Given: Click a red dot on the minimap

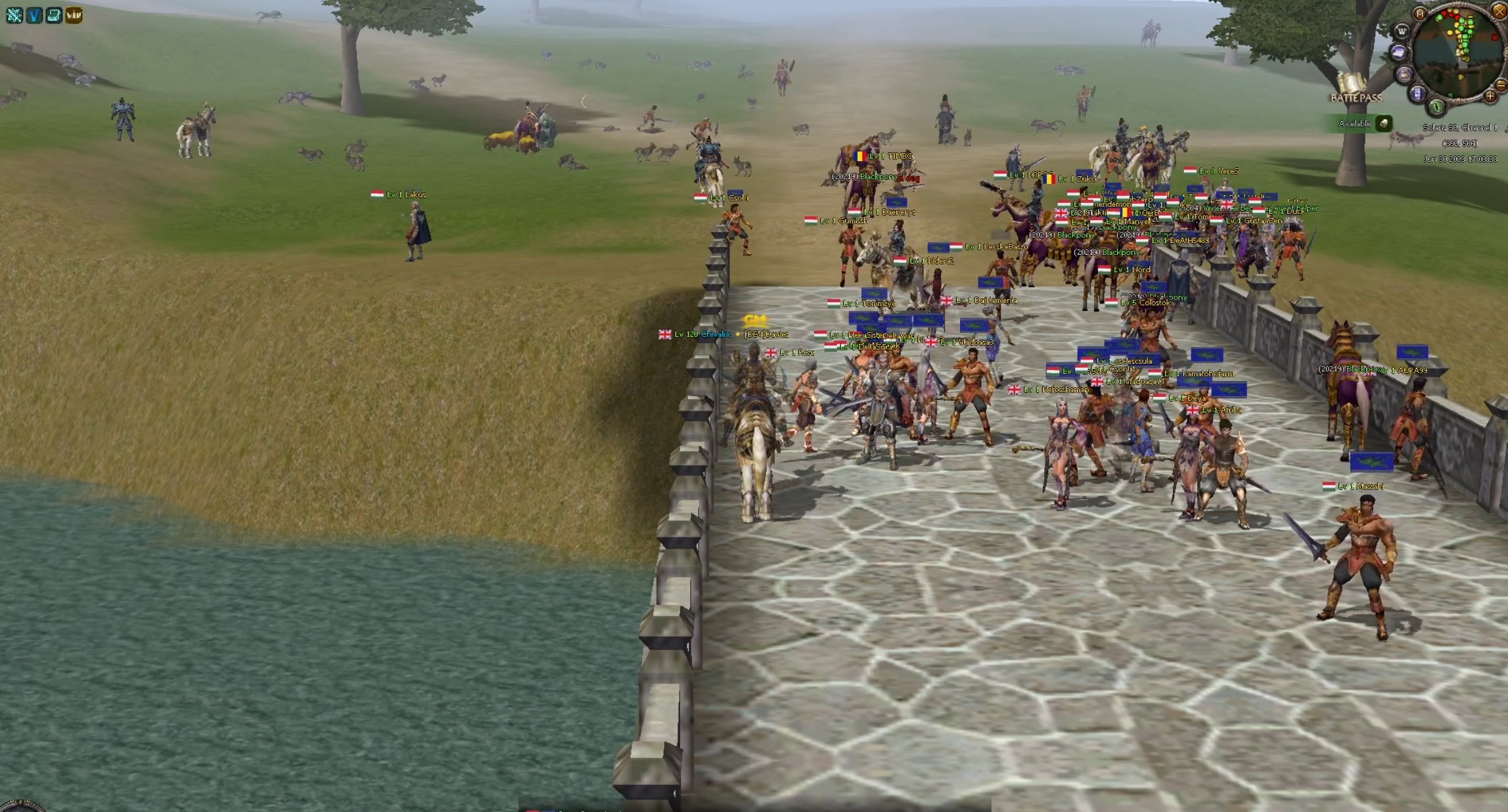Looking at the screenshot, I should pos(1495,37).
